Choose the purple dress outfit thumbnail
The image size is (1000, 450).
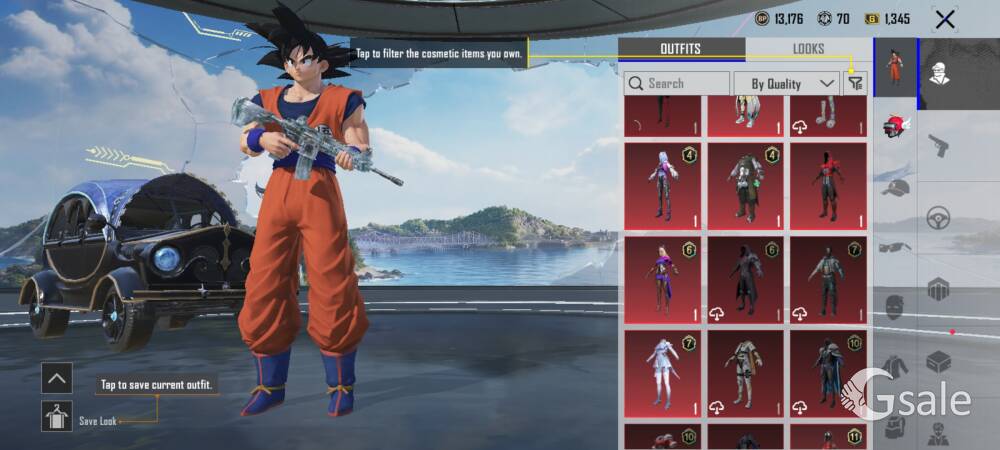(x=662, y=280)
